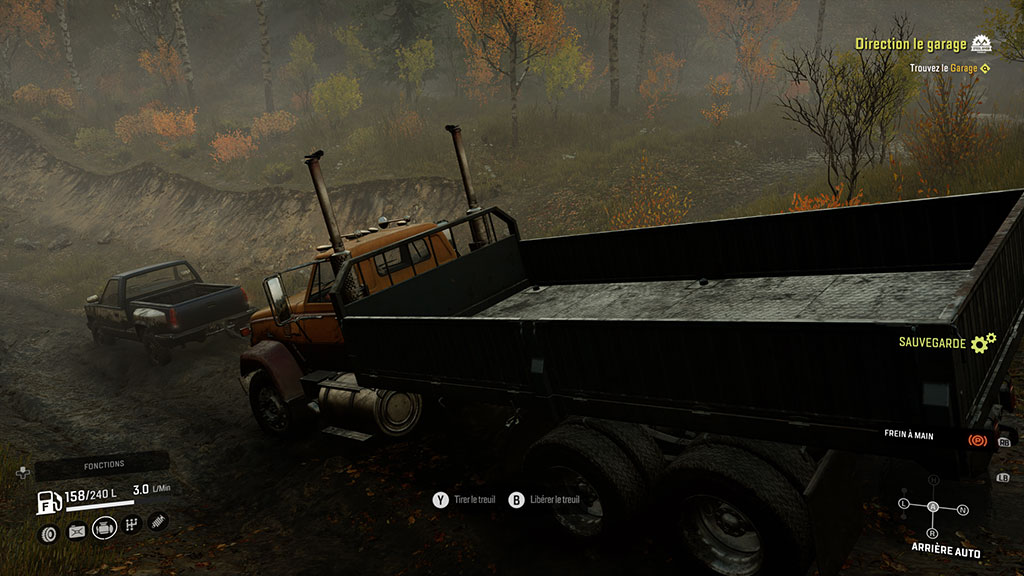Shift to the H gear node

[x=934, y=481]
